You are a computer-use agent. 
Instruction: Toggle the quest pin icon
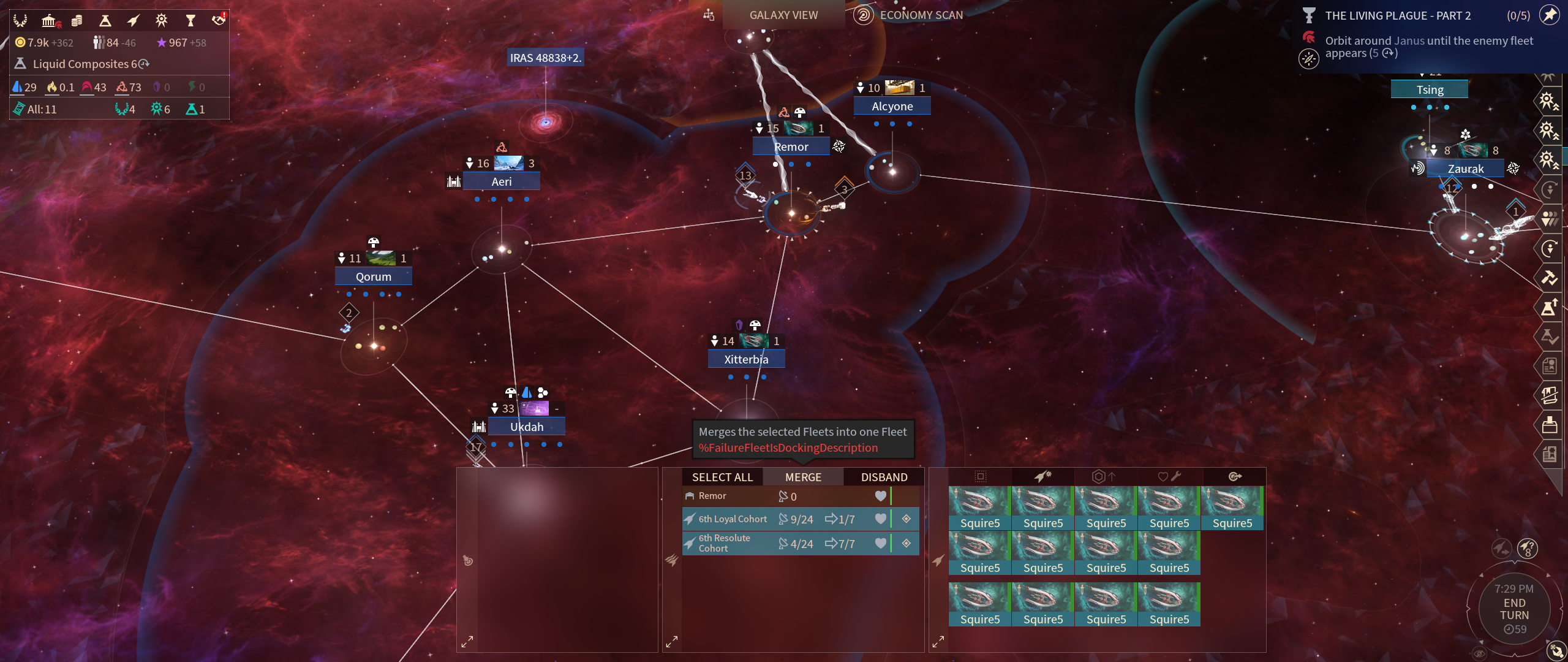click(x=1550, y=15)
